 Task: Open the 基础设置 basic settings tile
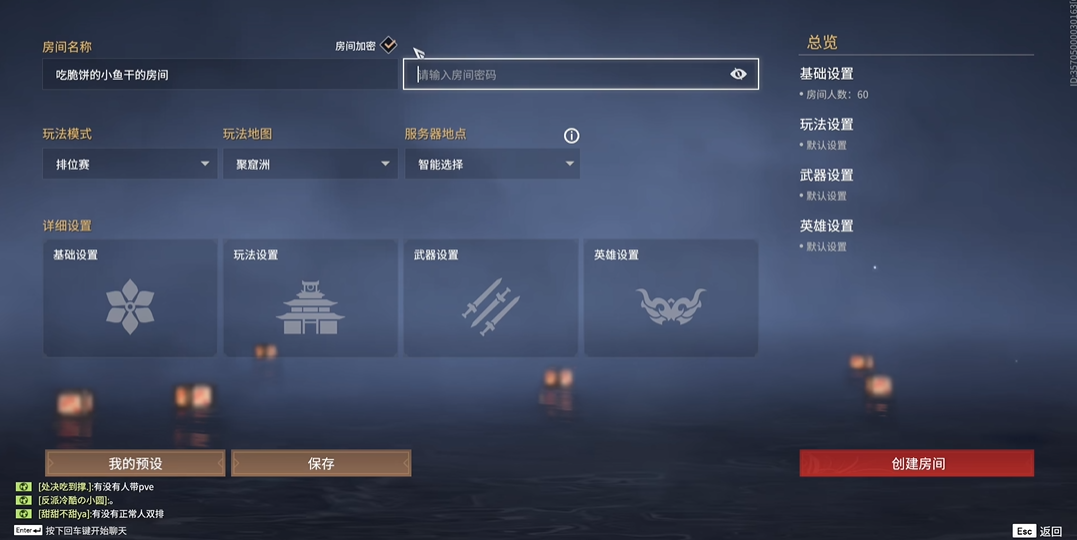coord(130,298)
